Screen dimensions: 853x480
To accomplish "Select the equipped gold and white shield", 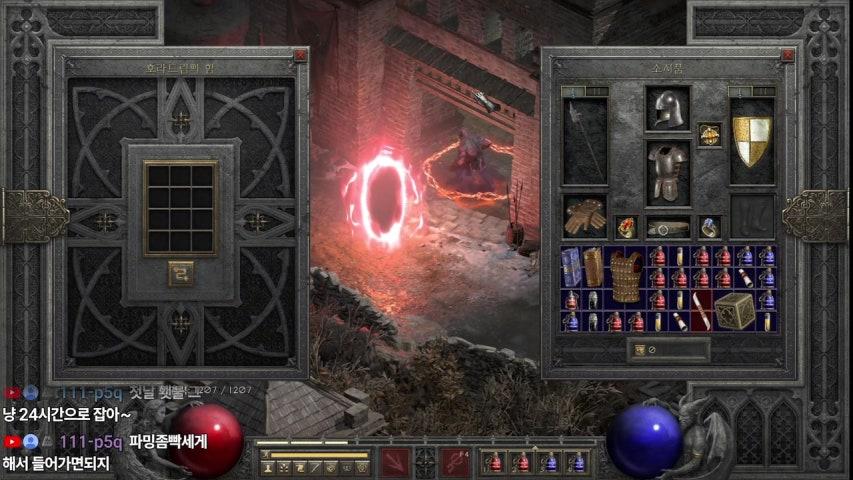I will pyautogui.click(x=752, y=140).
